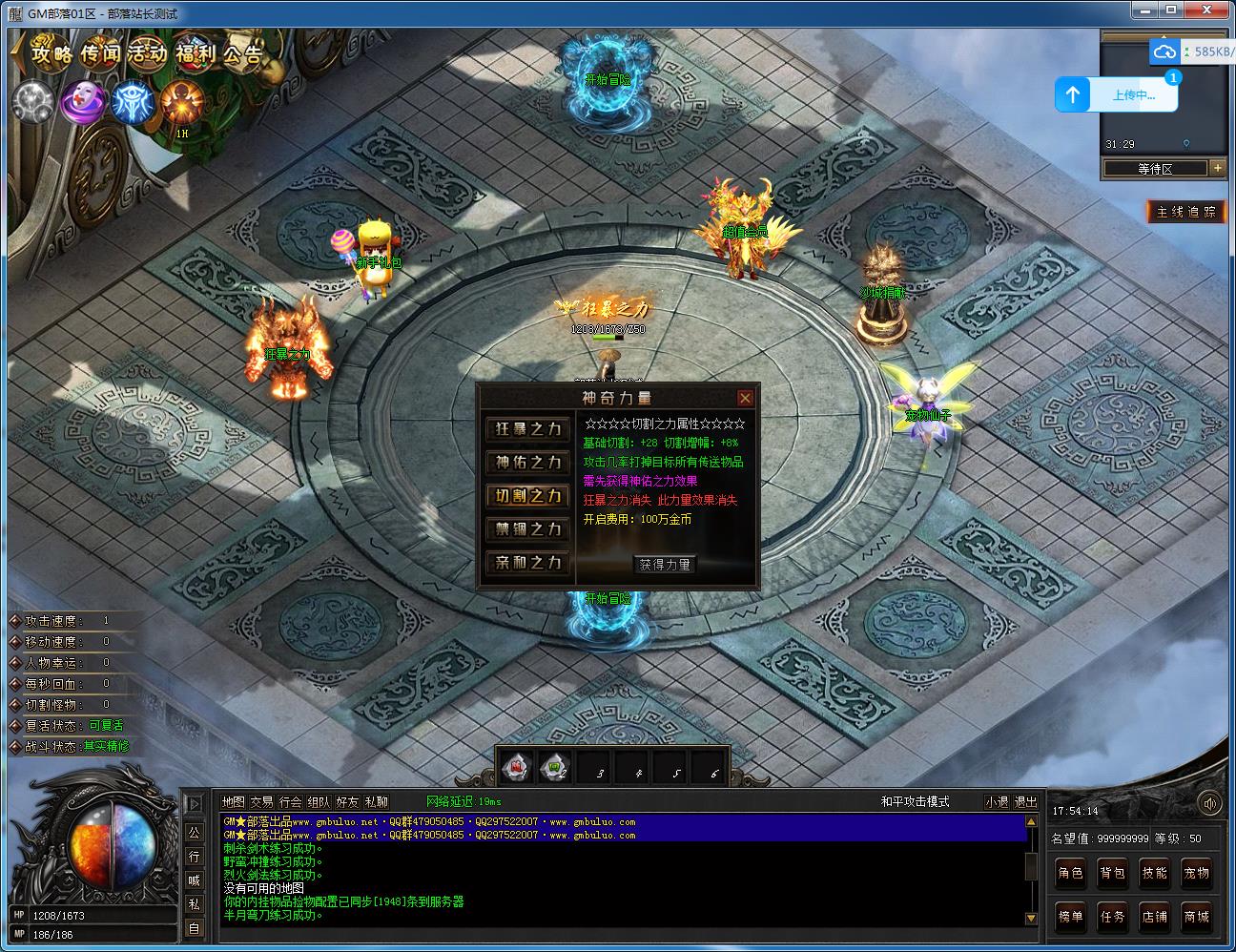Toggle the sound speaker icon

pos(1210,803)
